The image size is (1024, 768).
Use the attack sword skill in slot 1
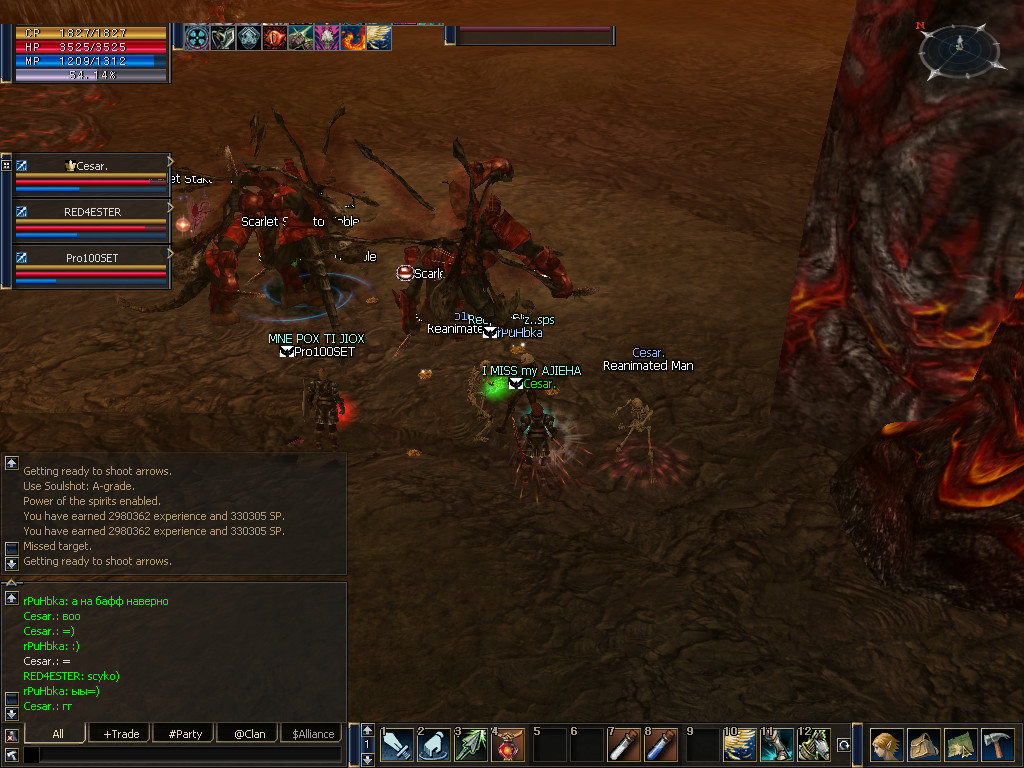(x=397, y=745)
